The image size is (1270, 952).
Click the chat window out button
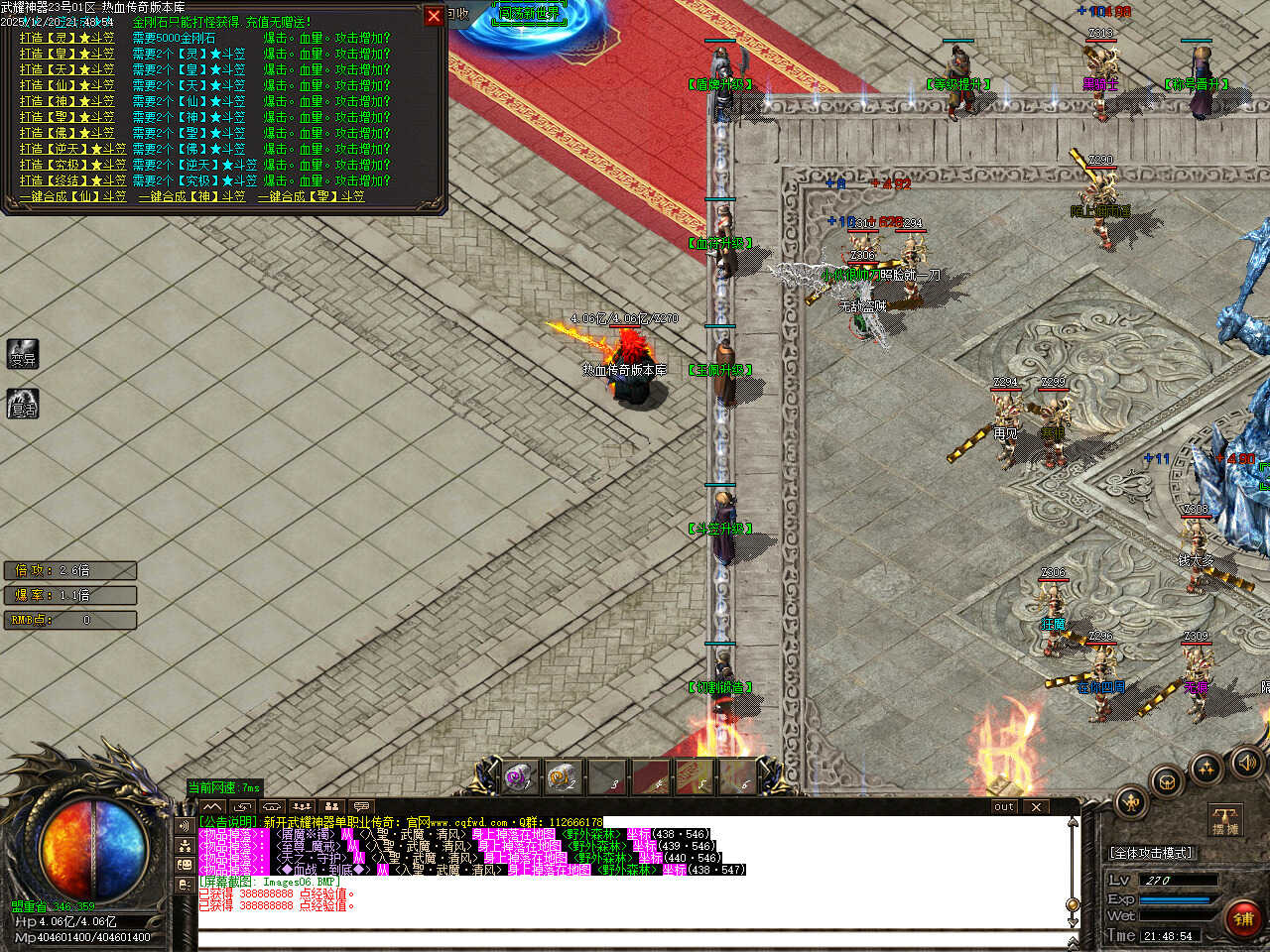[1004, 806]
